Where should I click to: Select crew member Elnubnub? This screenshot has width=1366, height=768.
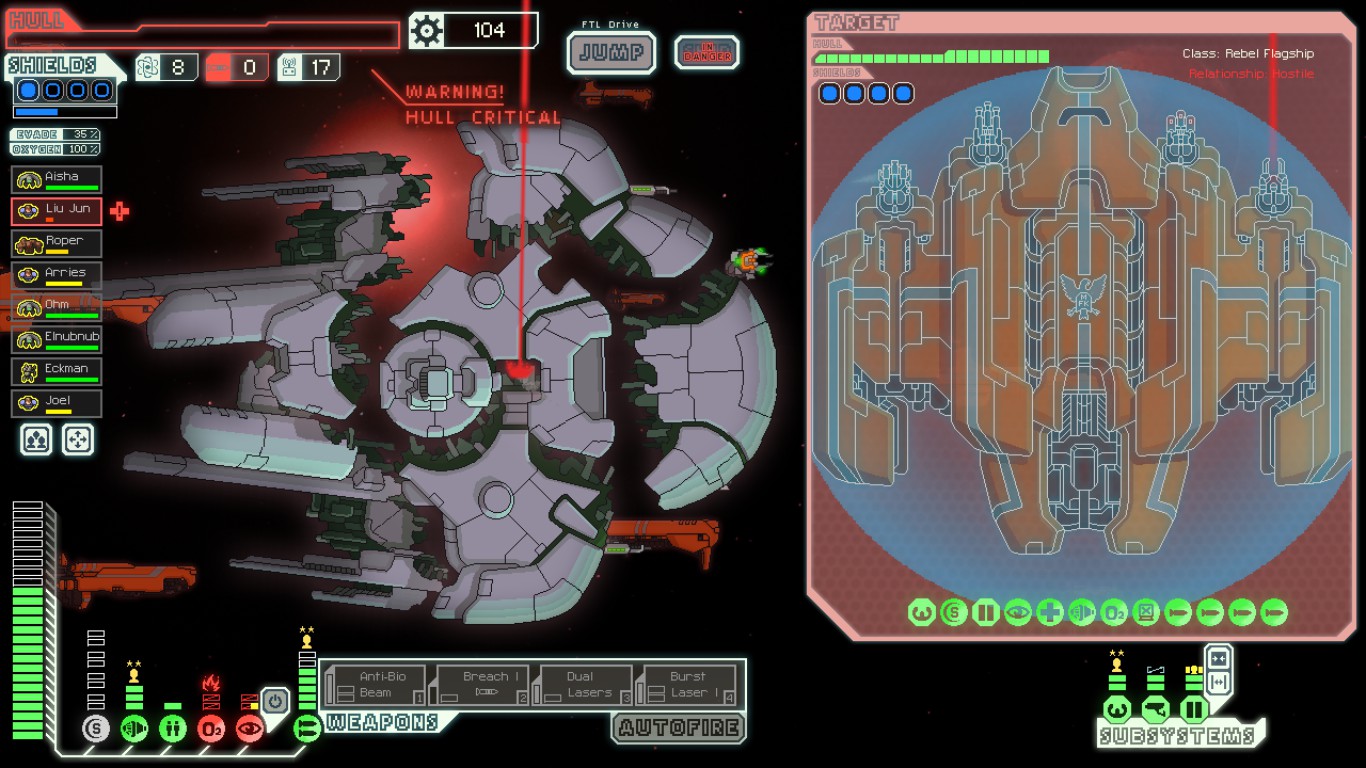[x=57, y=340]
